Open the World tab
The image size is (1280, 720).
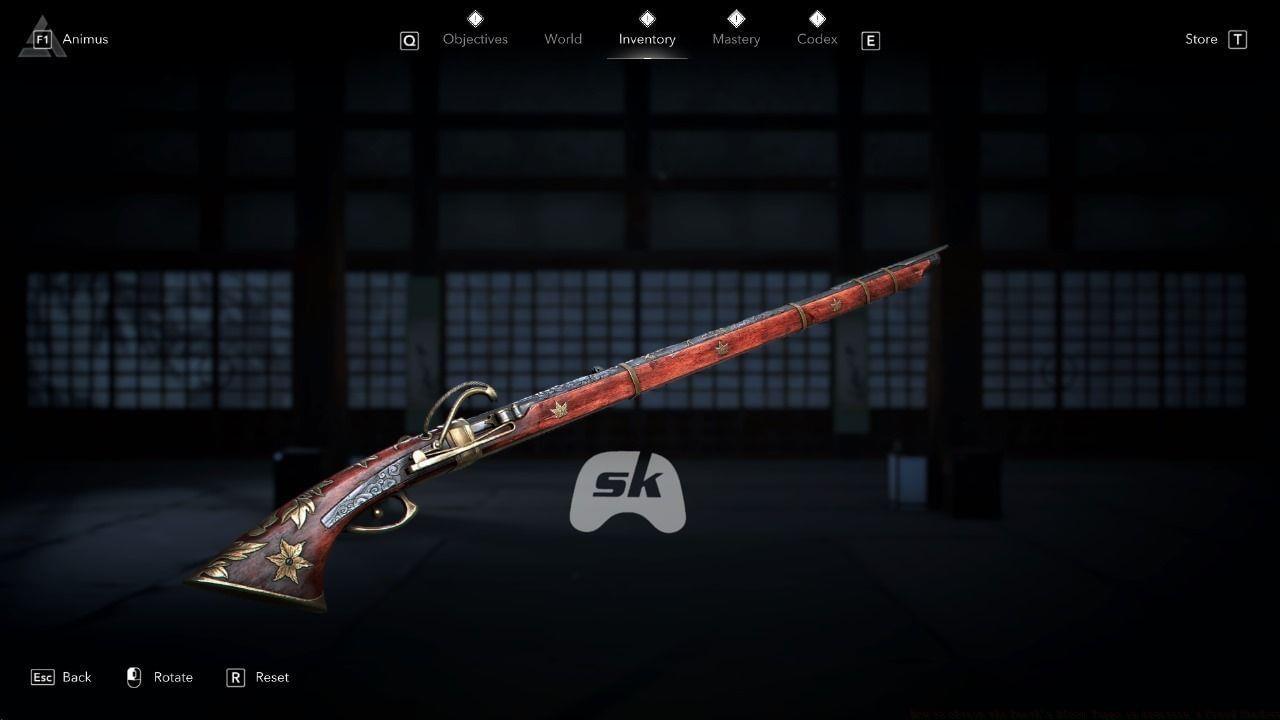(x=563, y=39)
